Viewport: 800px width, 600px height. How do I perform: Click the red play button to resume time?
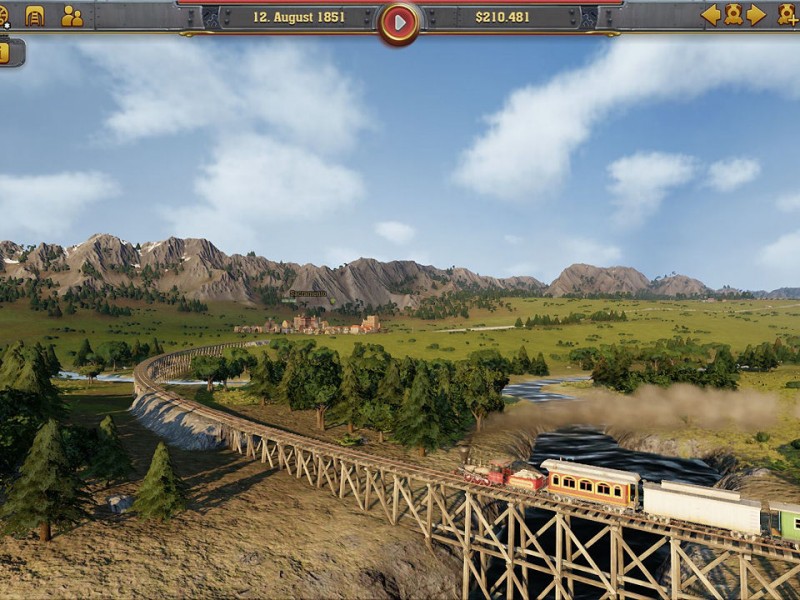pyautogui.click(x=399, y=22)
